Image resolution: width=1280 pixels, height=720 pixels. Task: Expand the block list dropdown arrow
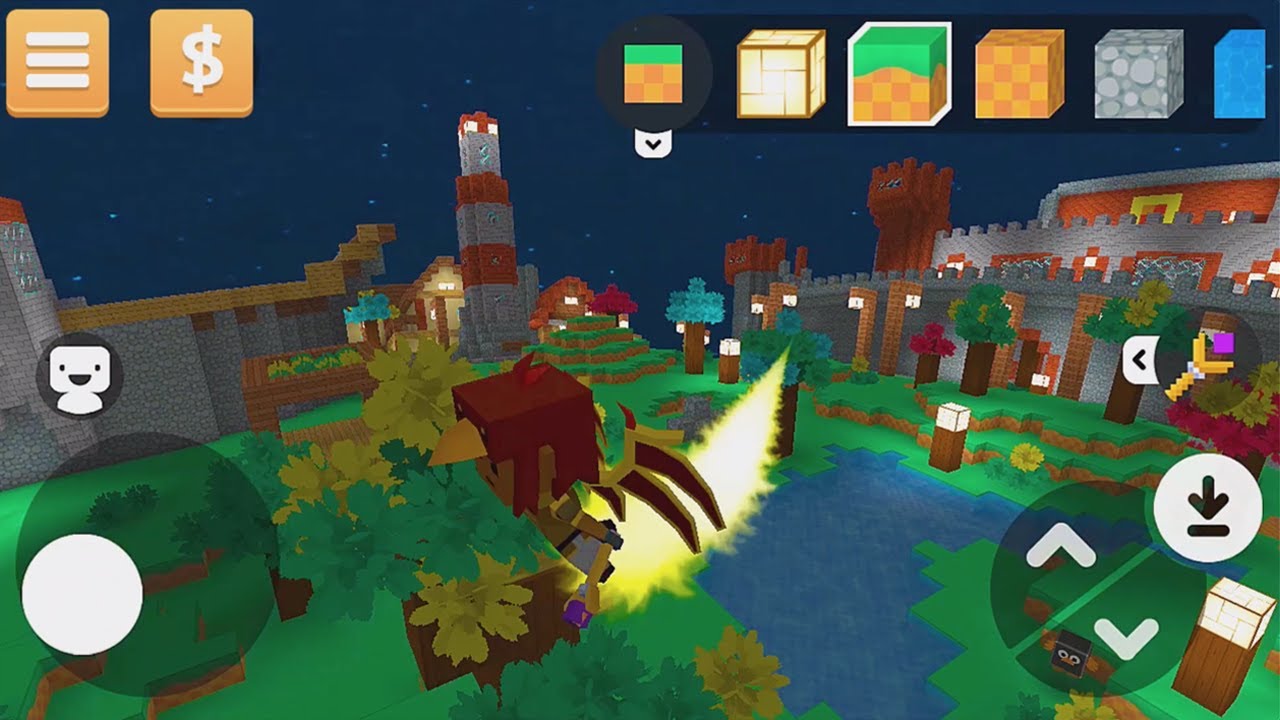(653, 144)
